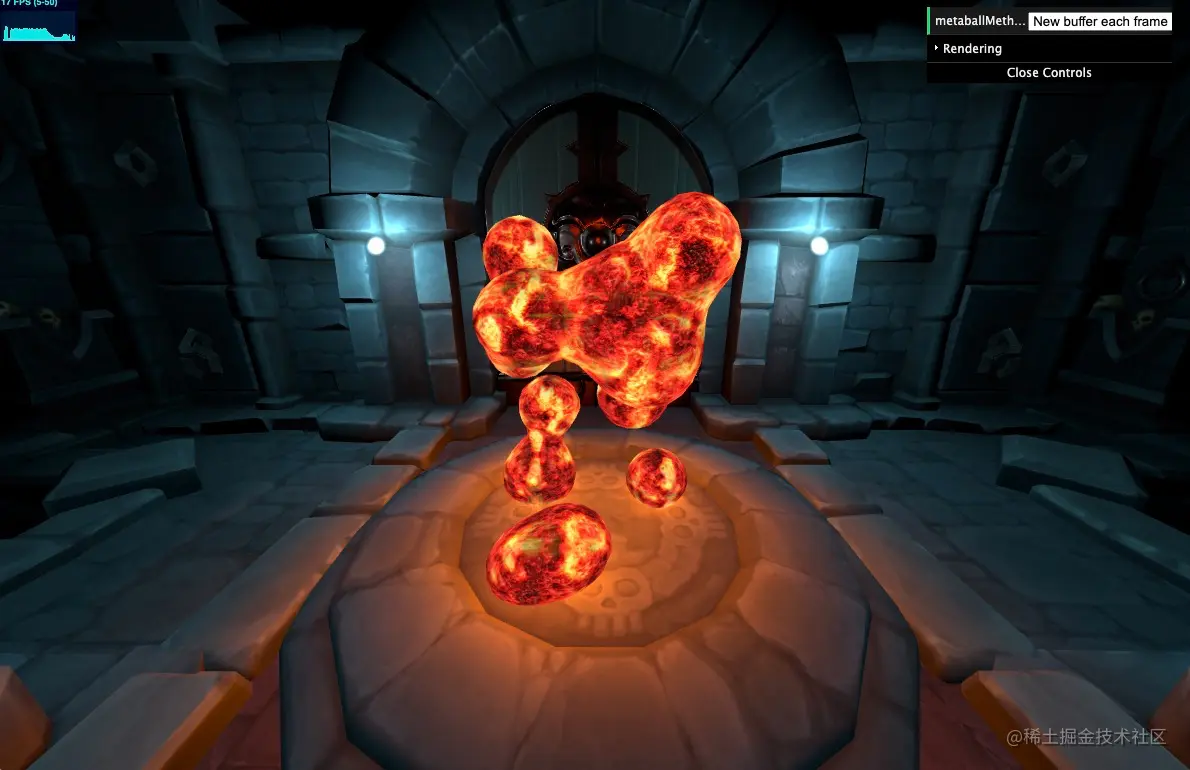Open the metaballMethod dropdown
Viewport: 1190px width, 770px height.
point(1099,21)
